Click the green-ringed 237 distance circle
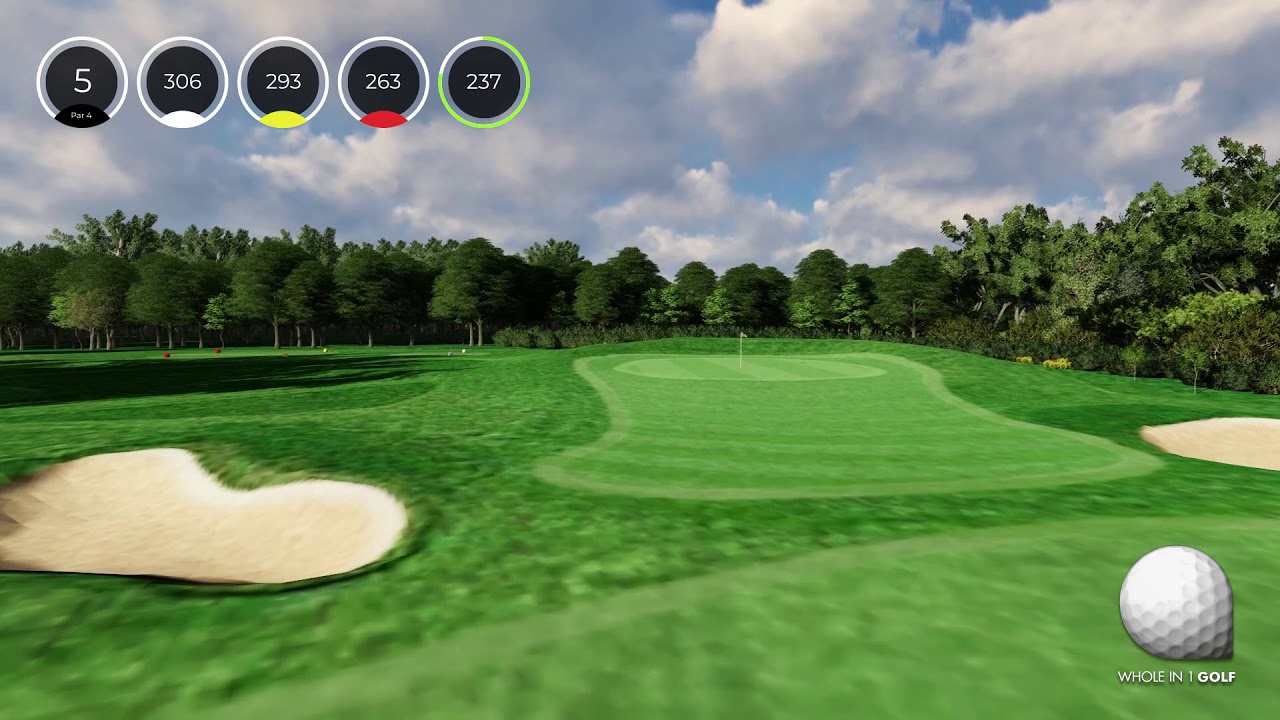Viewport: 1280px width, 720px height. pos(484,82)
